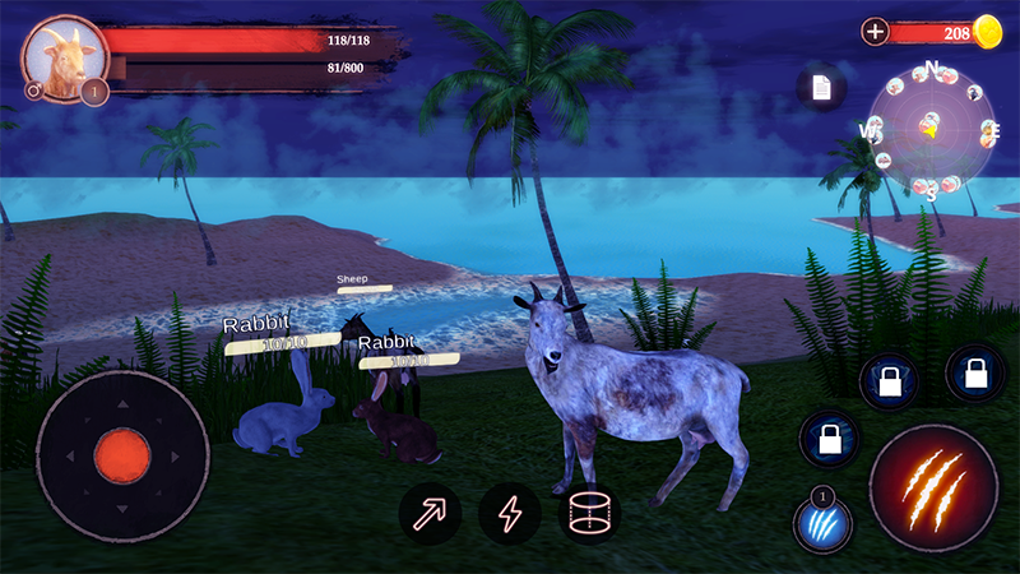Use the blue claw skill
1020x574 pixels.
823,524
